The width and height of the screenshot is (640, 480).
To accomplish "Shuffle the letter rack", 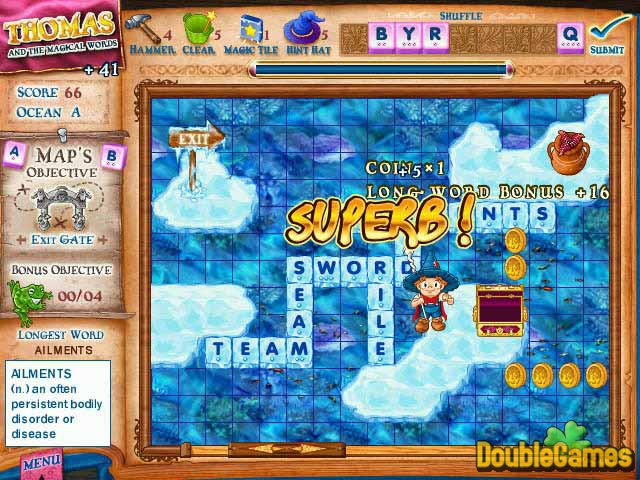I will click(x=460, y=15).
